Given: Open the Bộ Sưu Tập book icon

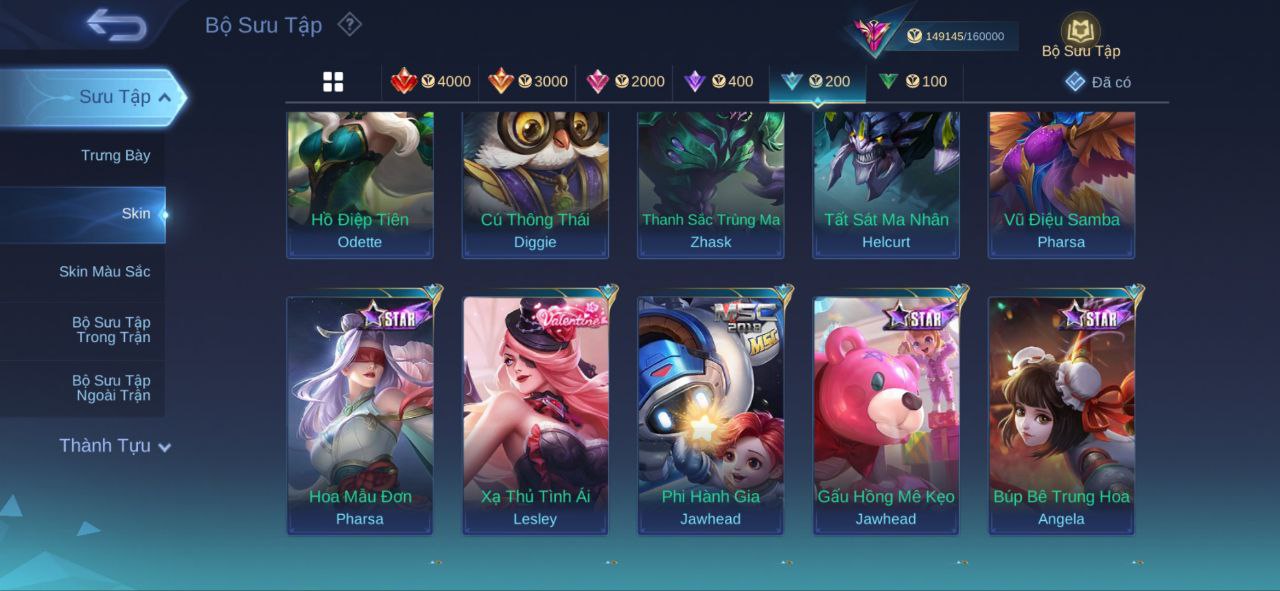Looking at the screenshot, I should pyautogui.click(x=1080, y=31).
